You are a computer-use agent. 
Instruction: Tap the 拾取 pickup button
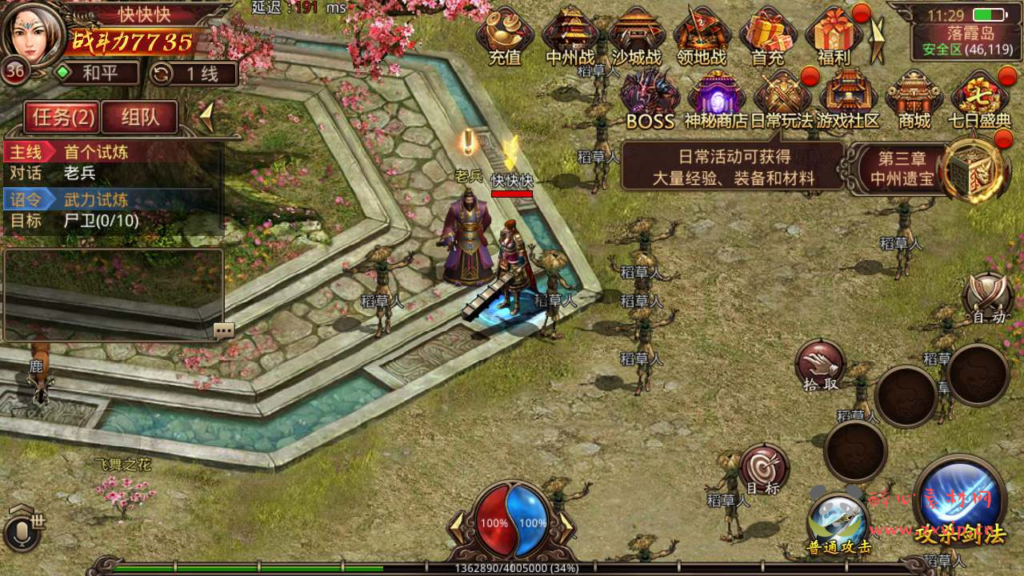pos(820,365)
